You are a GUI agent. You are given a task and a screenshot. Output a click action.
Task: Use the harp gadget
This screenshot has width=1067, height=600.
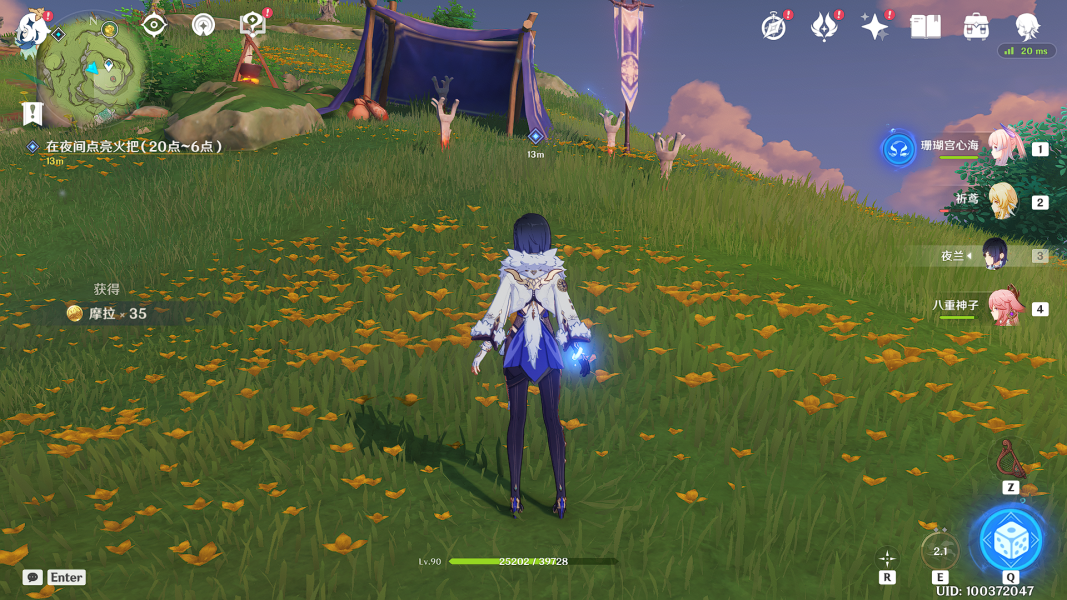coord(1011,459)
